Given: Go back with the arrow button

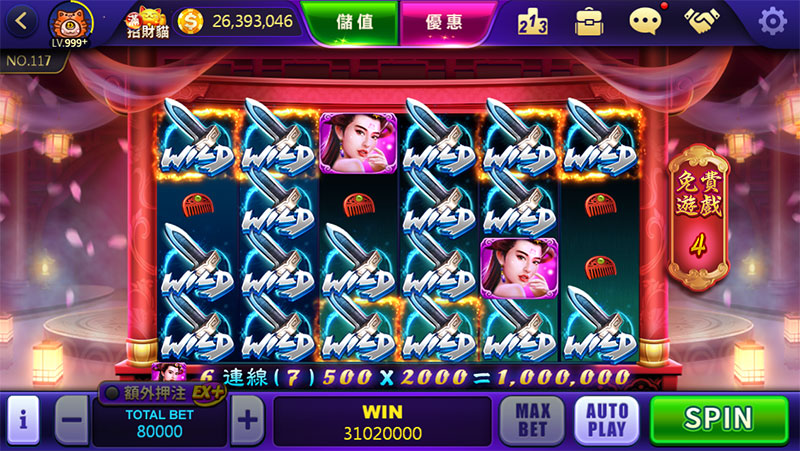Looking at the screenshot, I should (x=22, y=19).
